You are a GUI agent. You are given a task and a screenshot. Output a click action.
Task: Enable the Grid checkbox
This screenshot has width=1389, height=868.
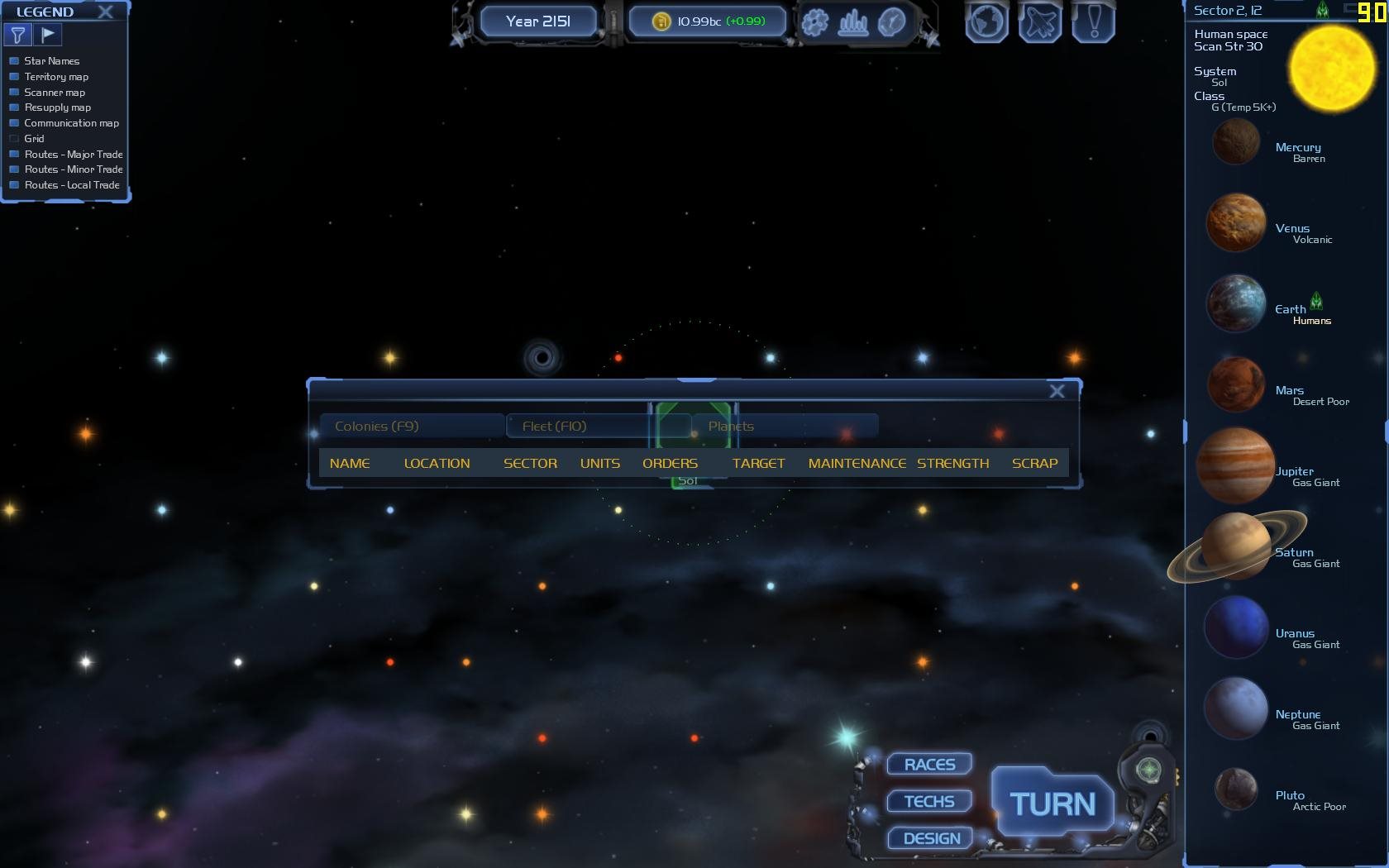point(14,139)
